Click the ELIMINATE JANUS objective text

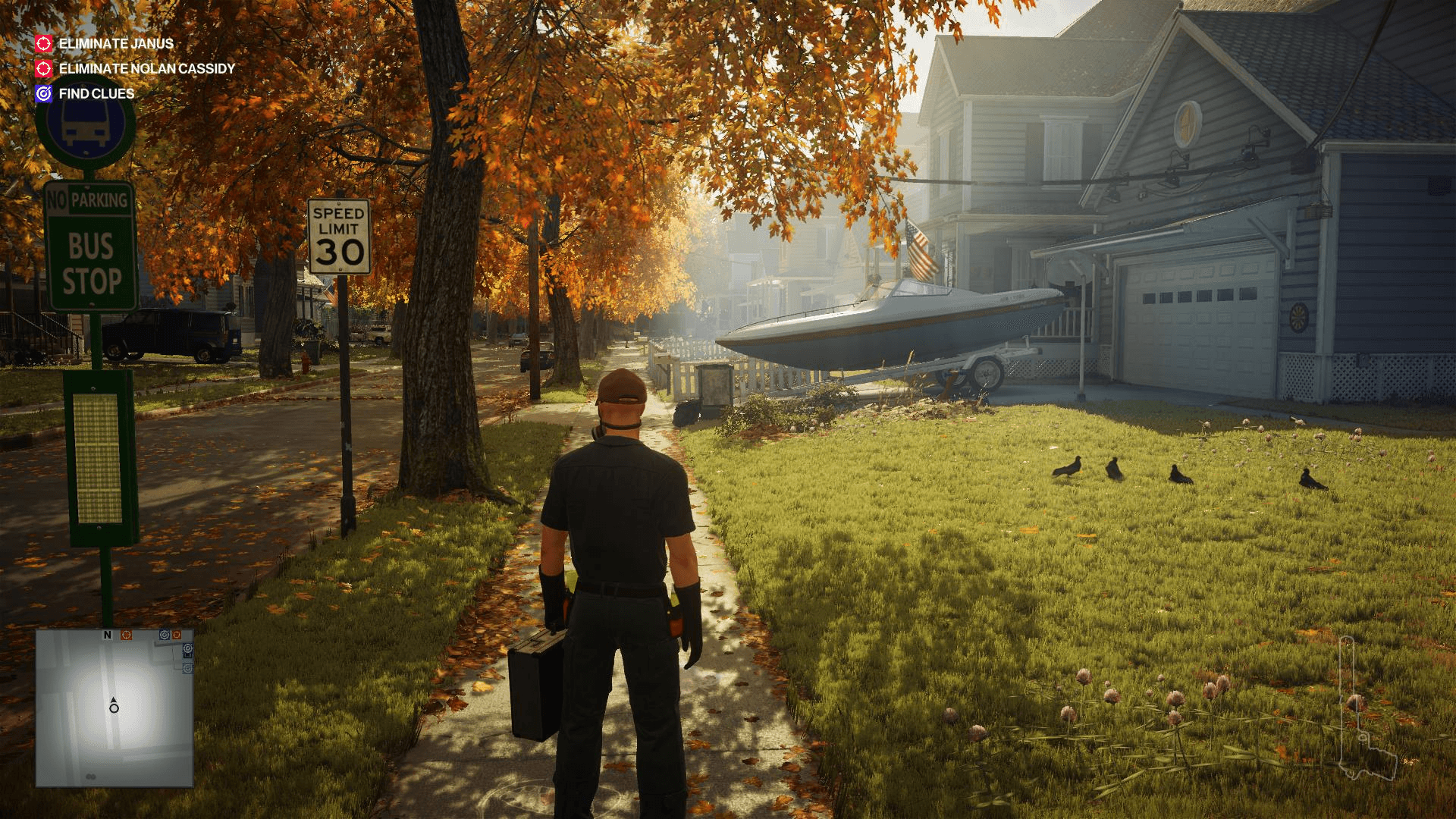117,44
